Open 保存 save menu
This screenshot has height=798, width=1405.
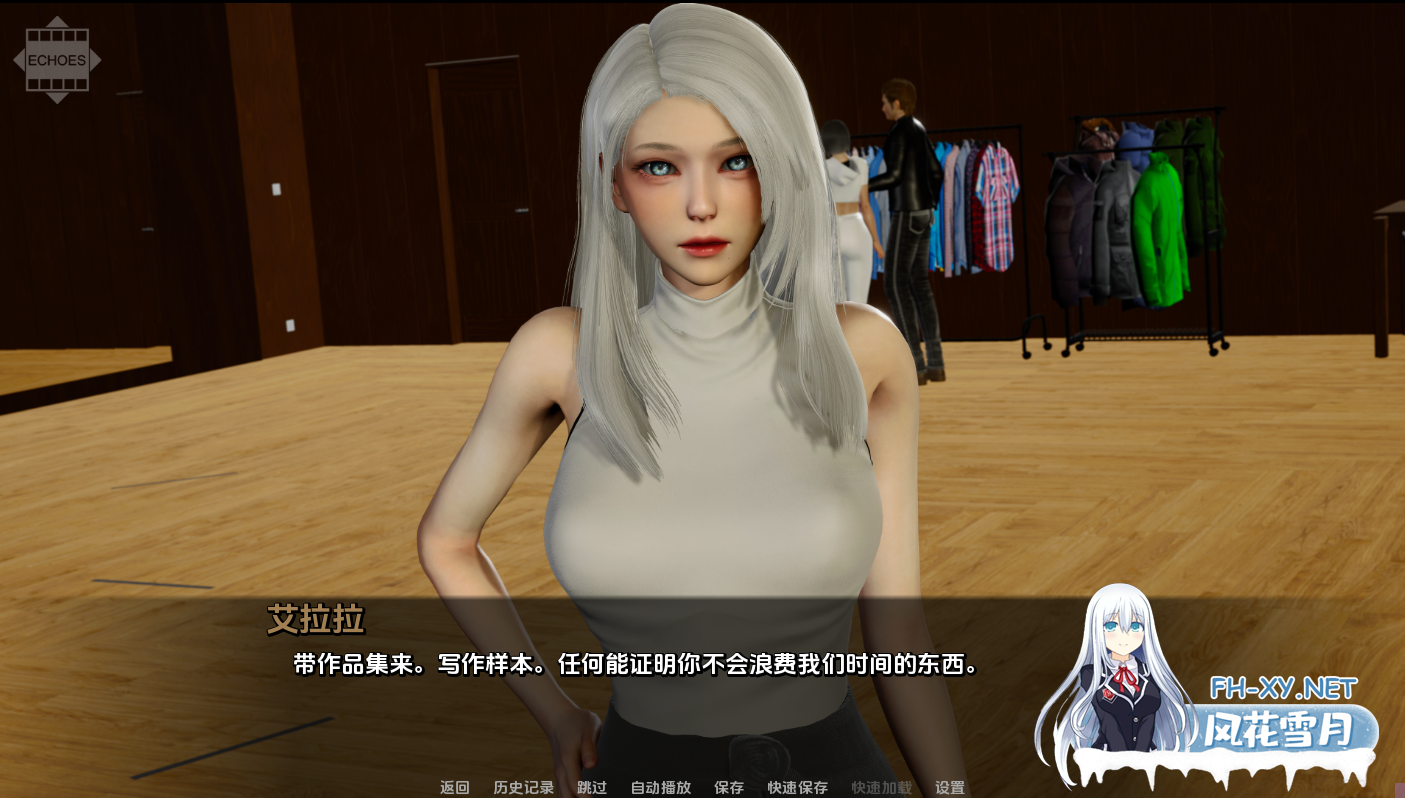pyautogui.click(x=730, y=787)
